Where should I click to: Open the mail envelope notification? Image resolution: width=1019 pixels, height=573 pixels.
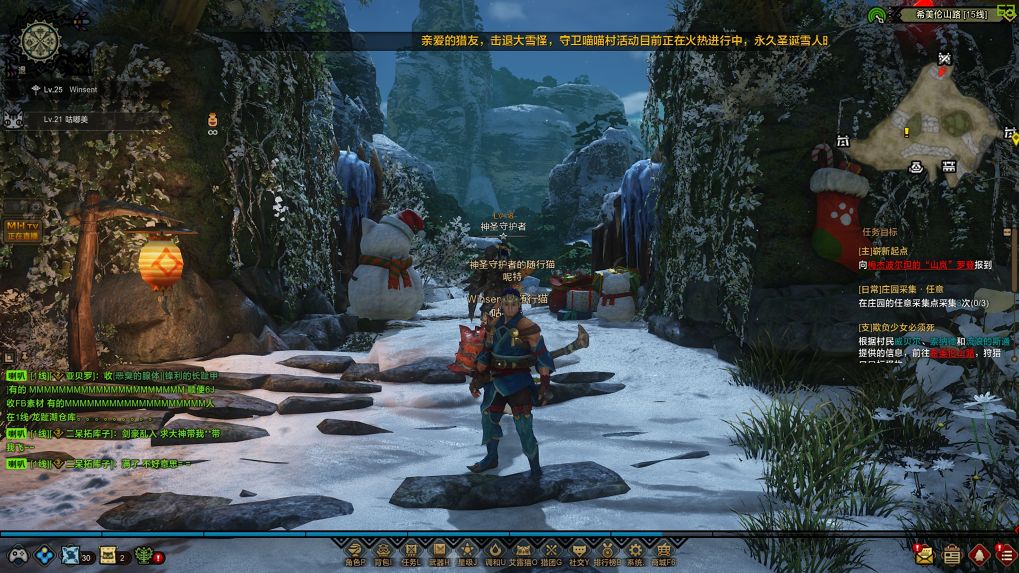[x=923, y=554]
